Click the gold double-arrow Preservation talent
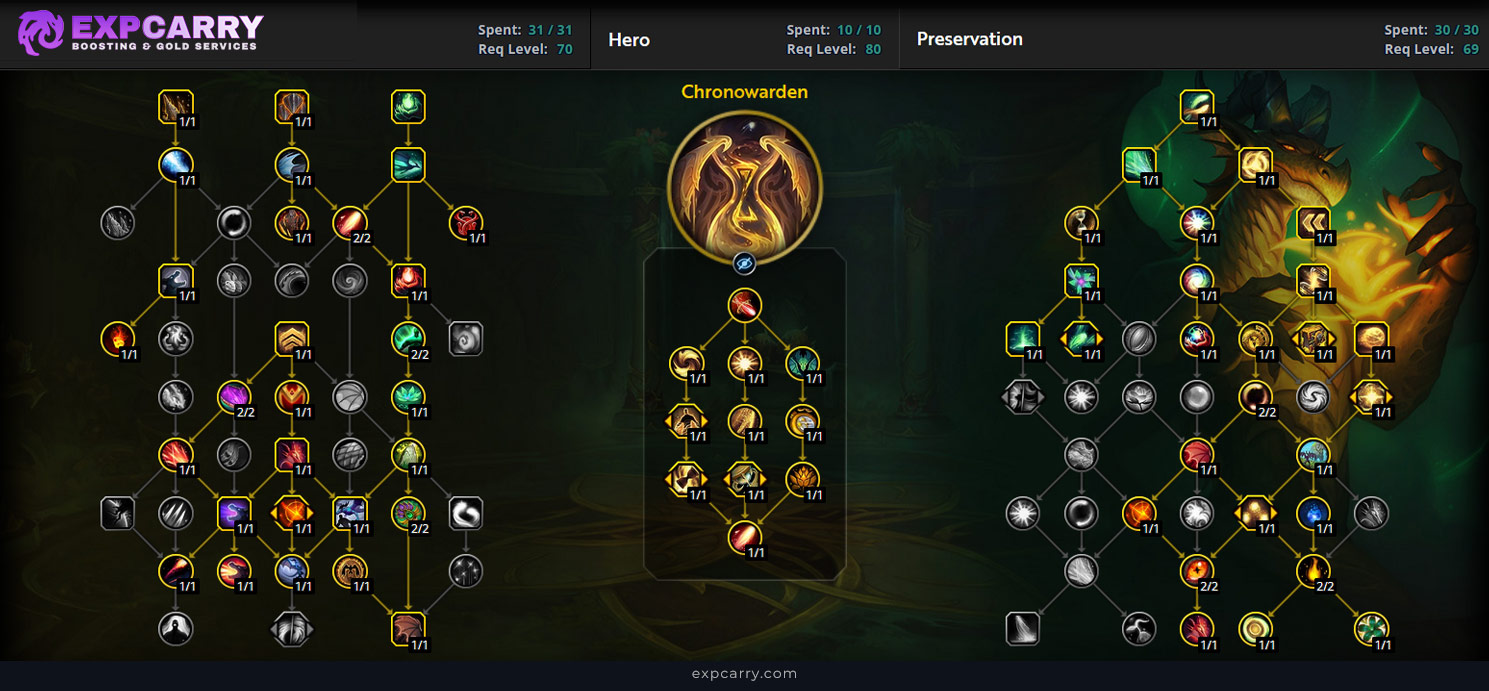Screen dimensions: 1489x691 [1313, 223]
